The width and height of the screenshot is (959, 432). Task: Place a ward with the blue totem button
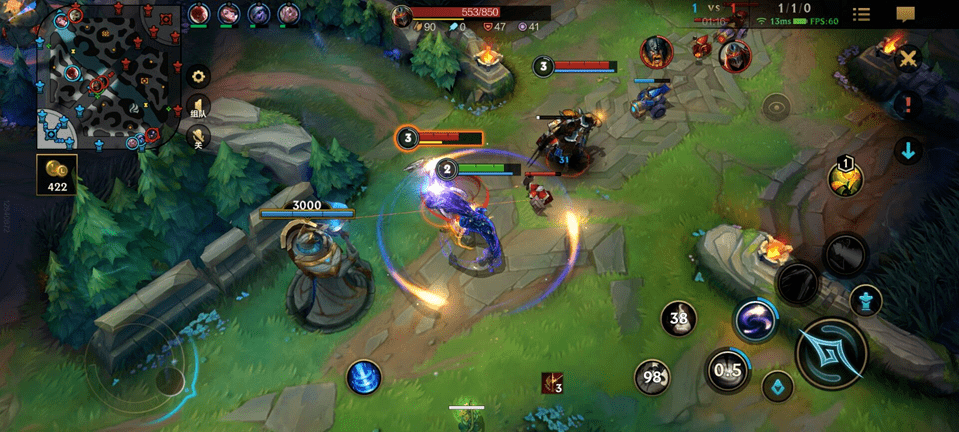[x=865, y=300]
